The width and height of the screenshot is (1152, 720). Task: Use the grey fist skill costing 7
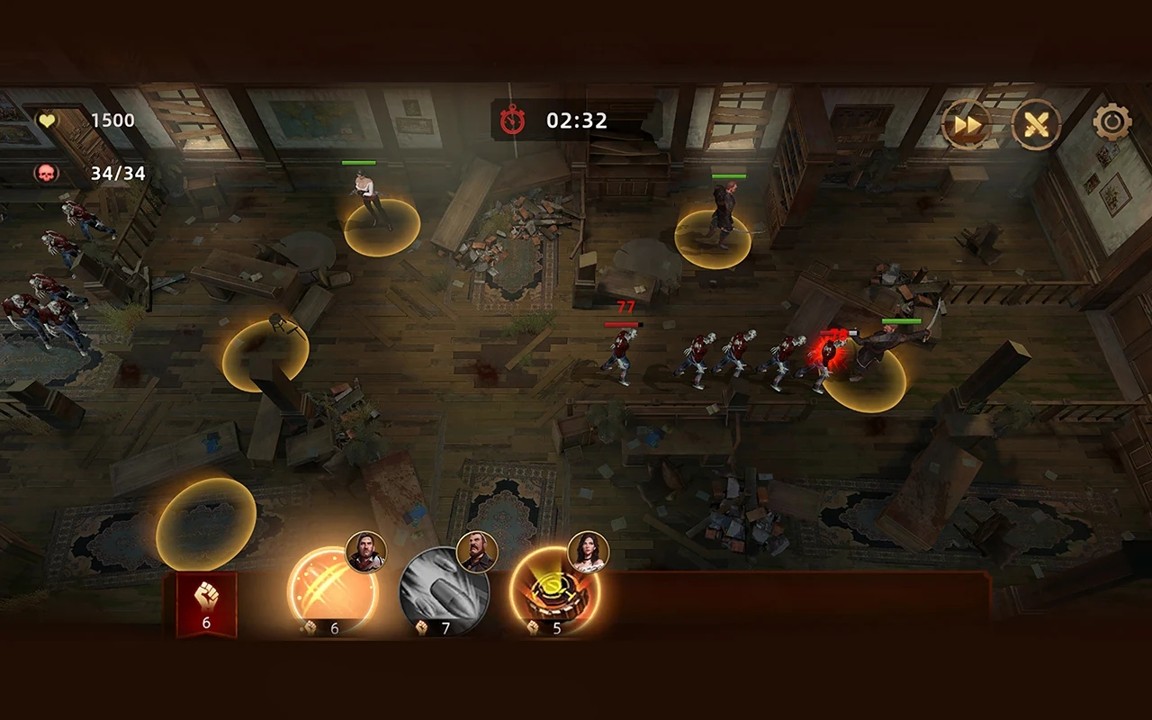[x=444, y=590]
